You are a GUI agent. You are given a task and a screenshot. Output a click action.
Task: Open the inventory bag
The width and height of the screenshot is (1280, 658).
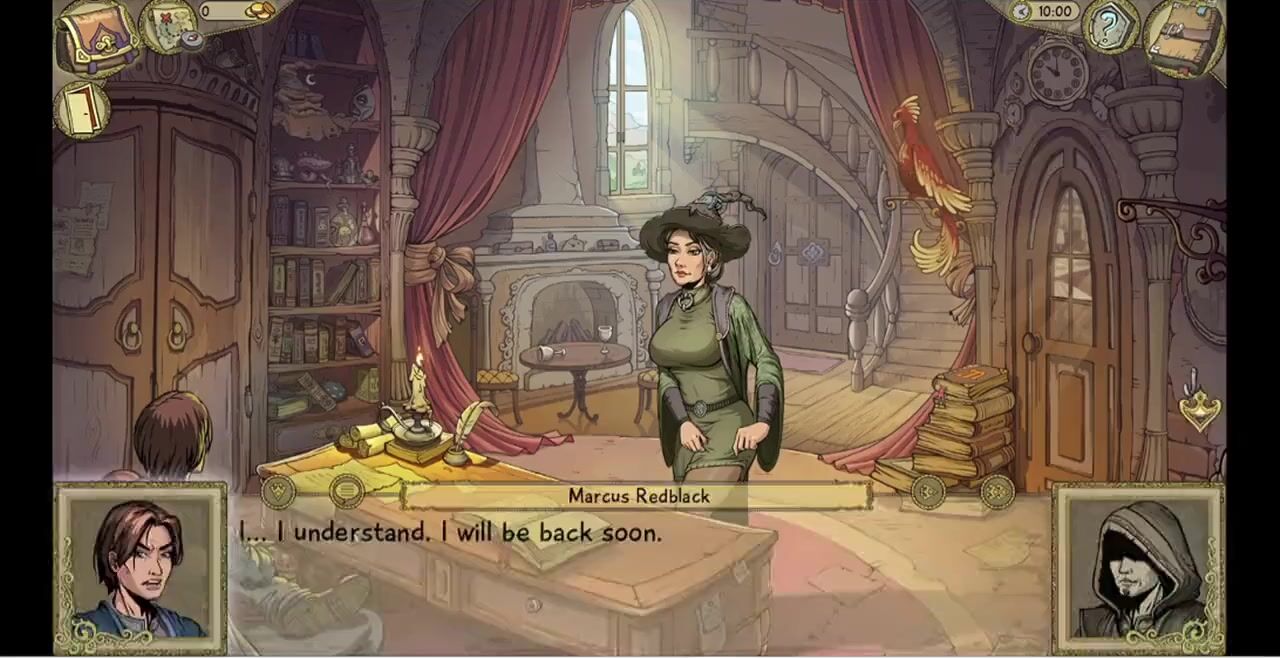97,38
